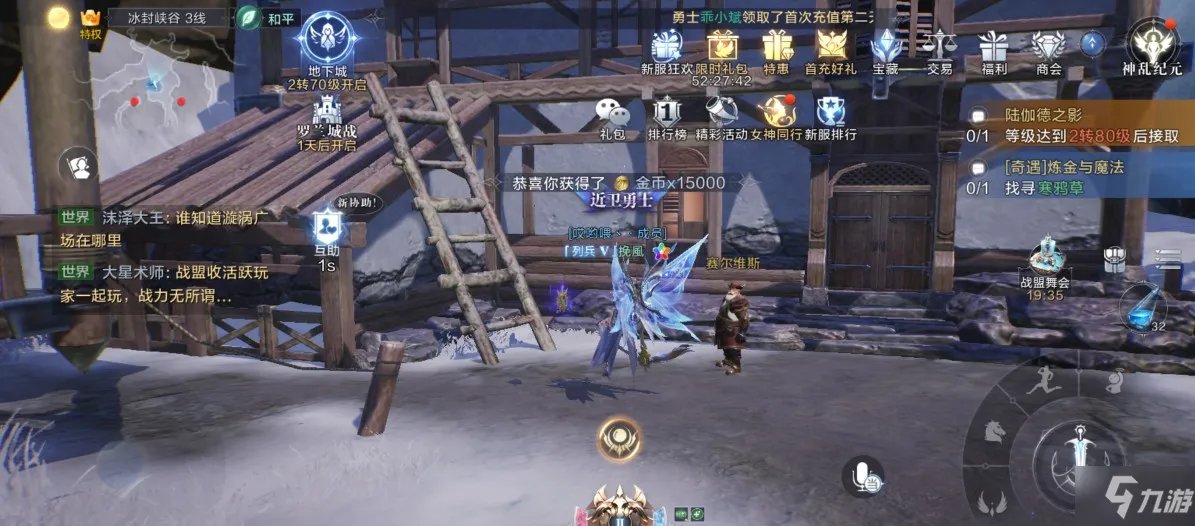Open the 神乱纪元 main menu emblem
The height and width of the screenshot is (526, 1195).
click(x=1150, y=44)
